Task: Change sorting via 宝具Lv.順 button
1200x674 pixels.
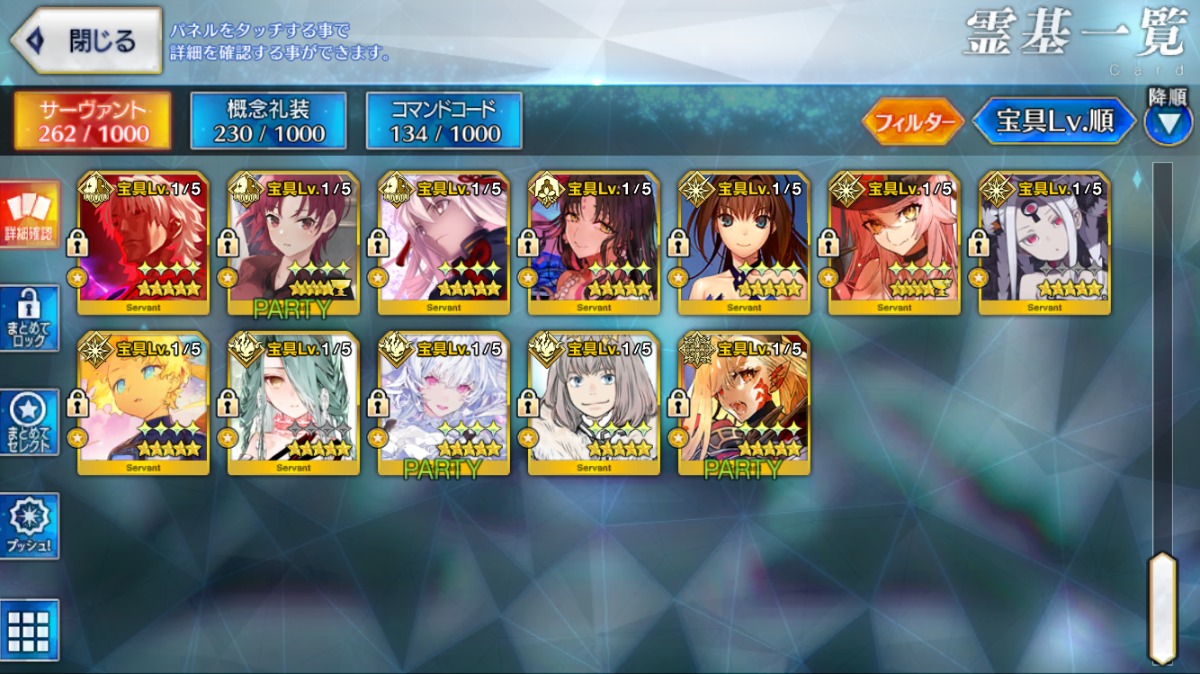Action: click(x=1054, y=122)
